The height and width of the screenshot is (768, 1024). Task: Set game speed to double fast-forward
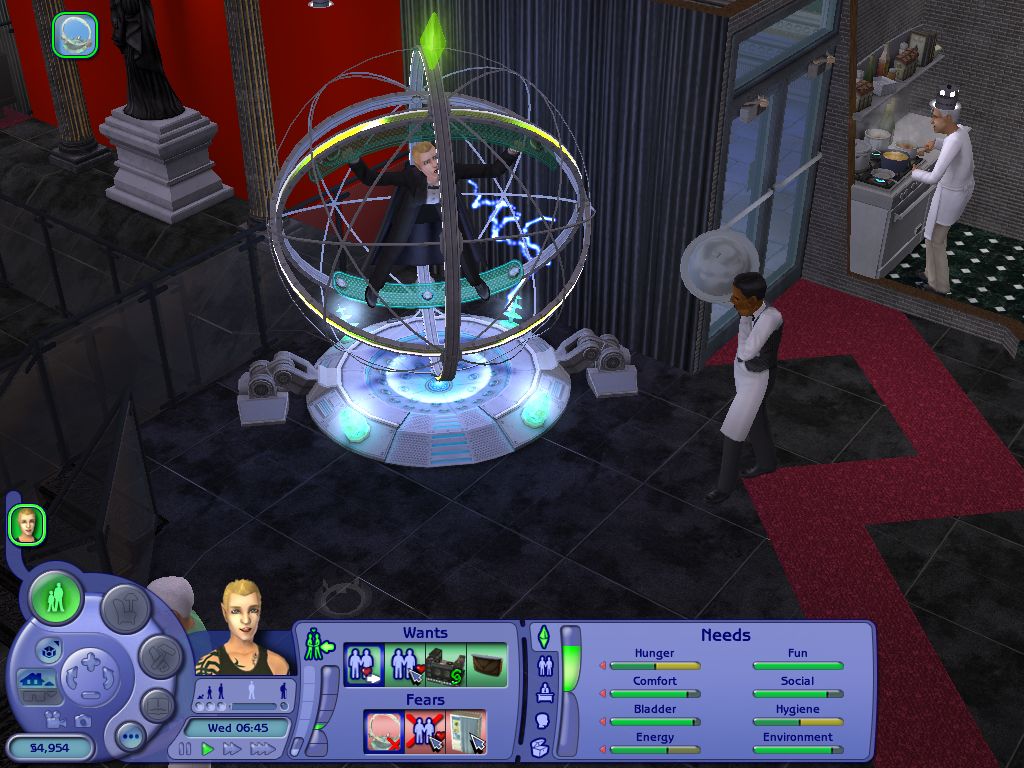tap(232, 748)
